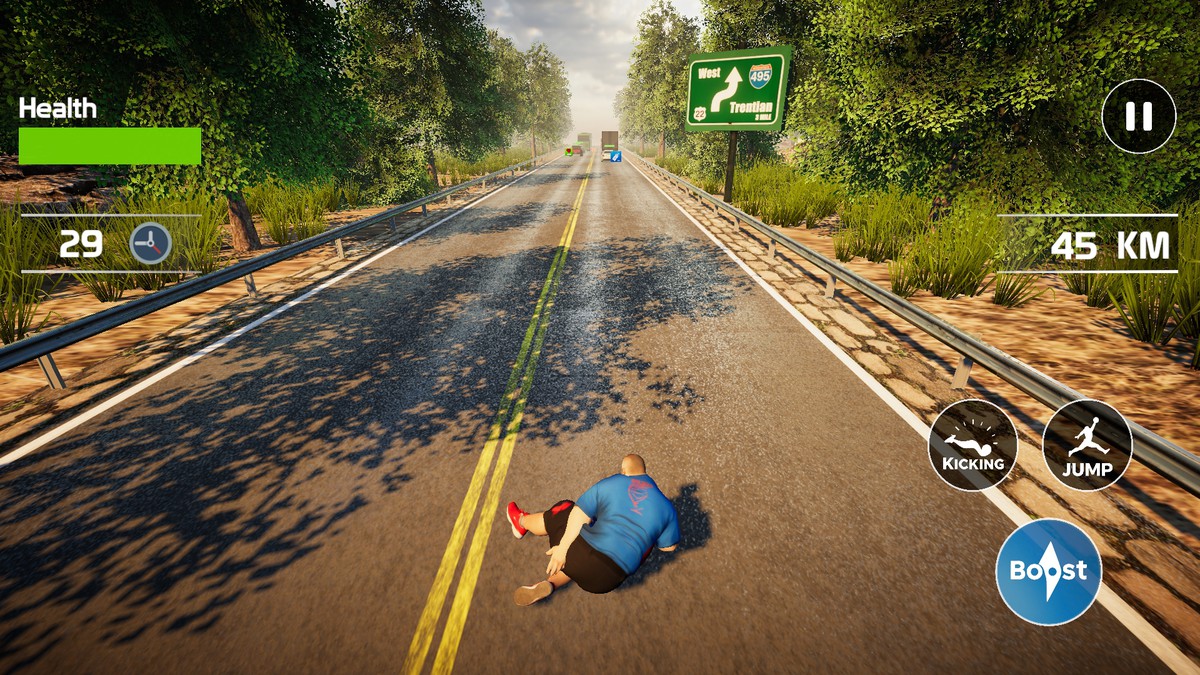Pause the game with the pause button
Viewport: 1200px width, 675px height.
tap(1138, 116)
